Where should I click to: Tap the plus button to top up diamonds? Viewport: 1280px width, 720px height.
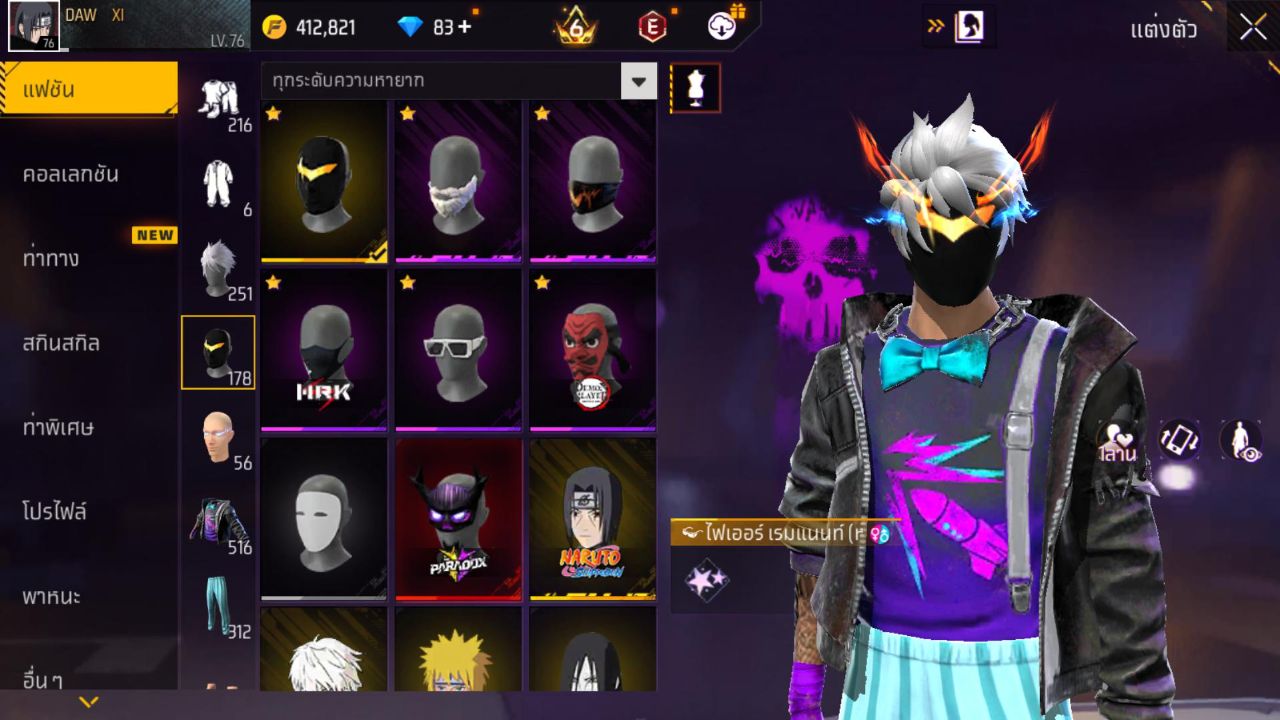(x=461, y=27)
